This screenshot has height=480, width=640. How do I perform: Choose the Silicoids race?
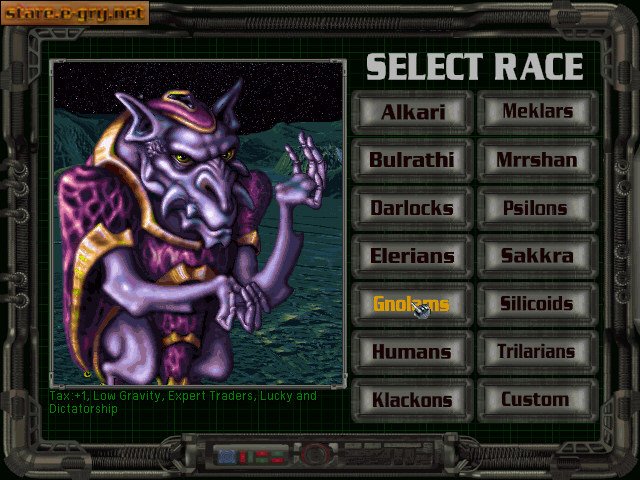[537, 304]
